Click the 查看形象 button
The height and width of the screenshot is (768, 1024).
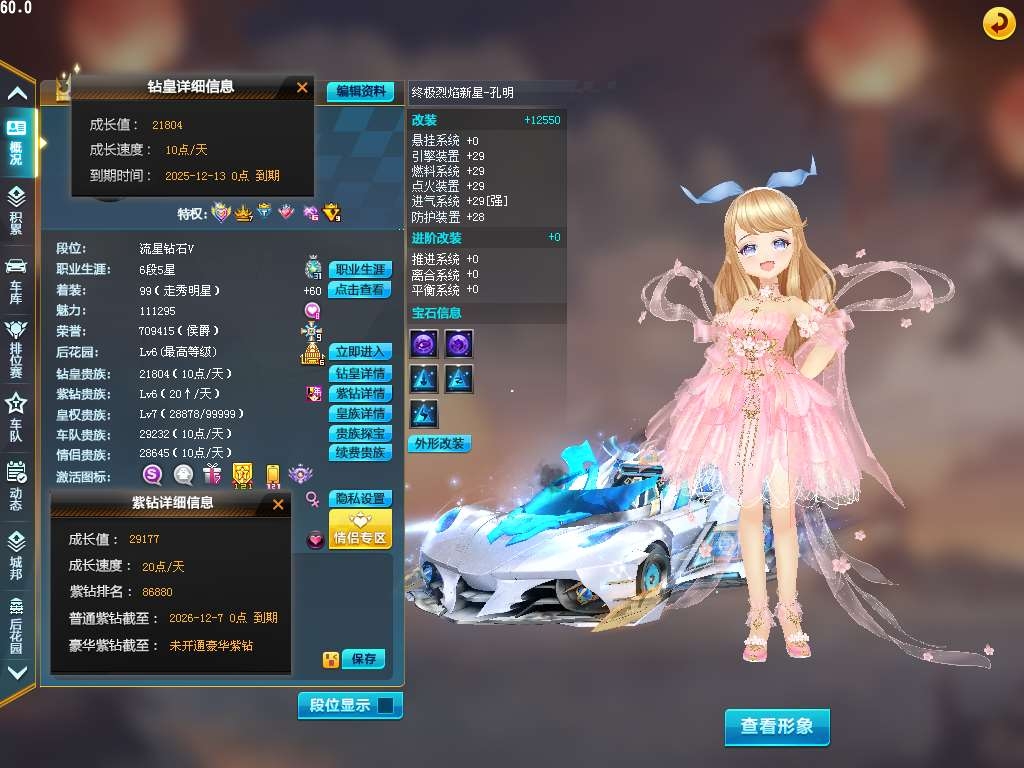tap(777, 727)
